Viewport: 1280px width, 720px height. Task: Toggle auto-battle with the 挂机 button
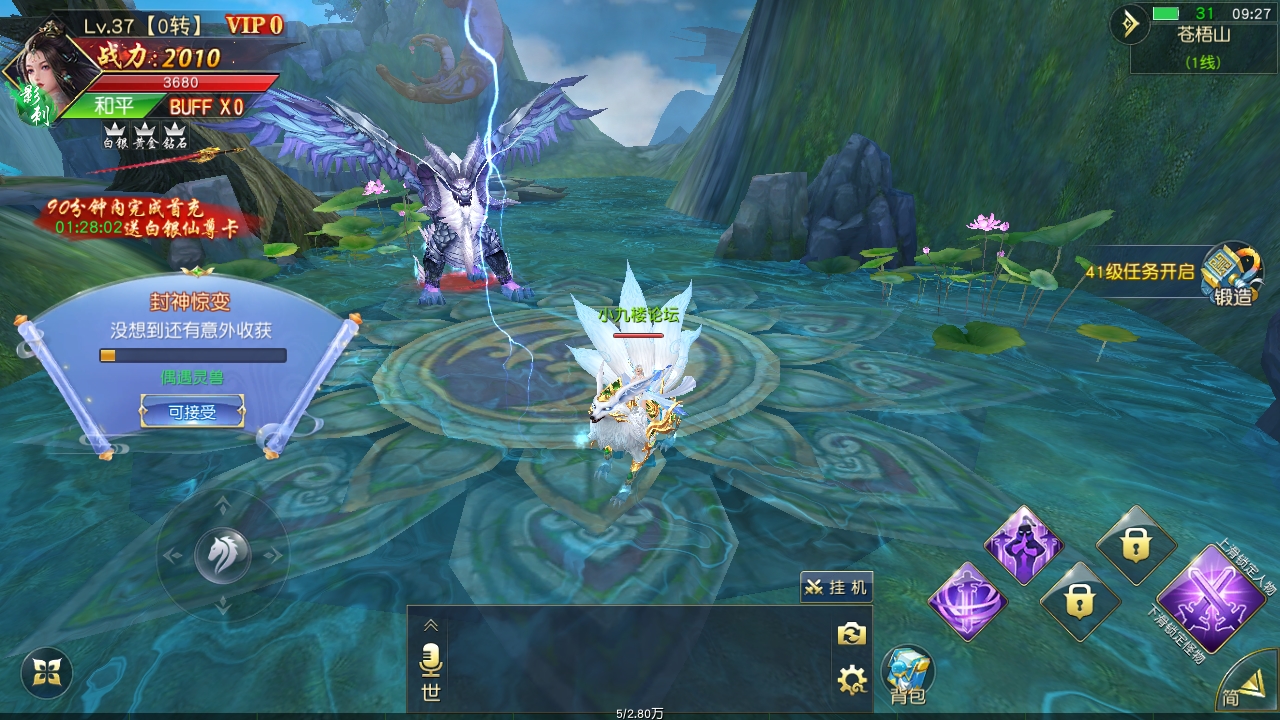[836, 587]
